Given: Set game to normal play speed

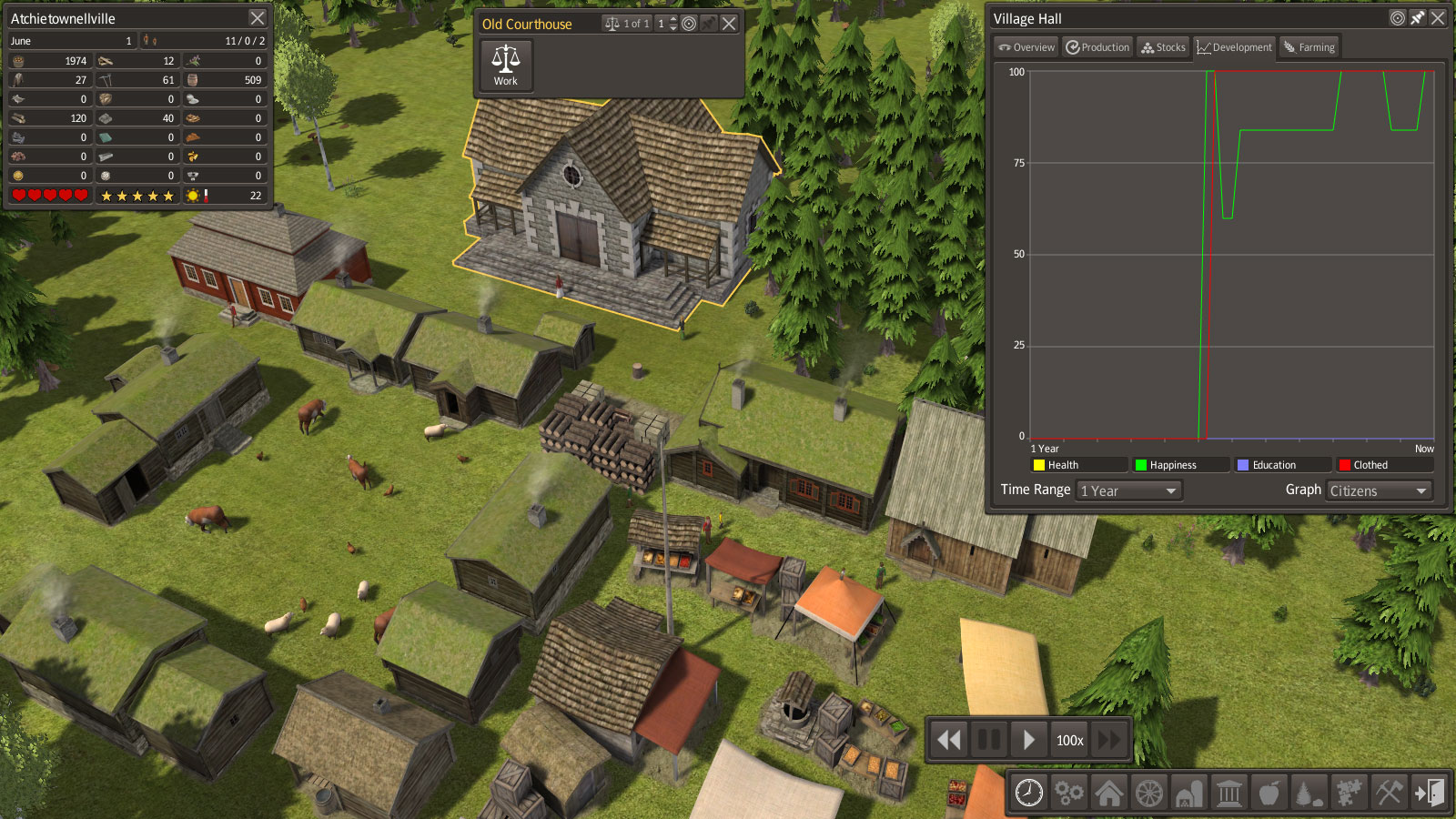Looking at the screenshot, I should point(1028,740).
